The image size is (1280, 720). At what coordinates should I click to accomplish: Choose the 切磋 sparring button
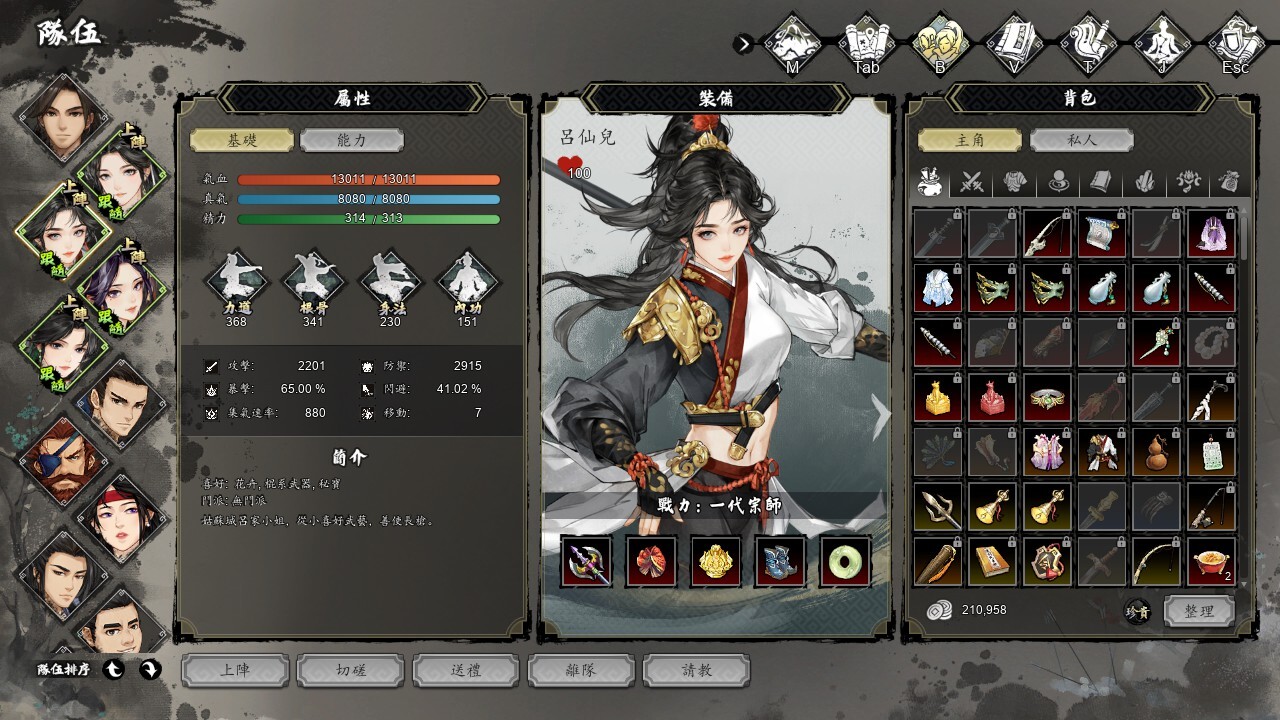351,670
